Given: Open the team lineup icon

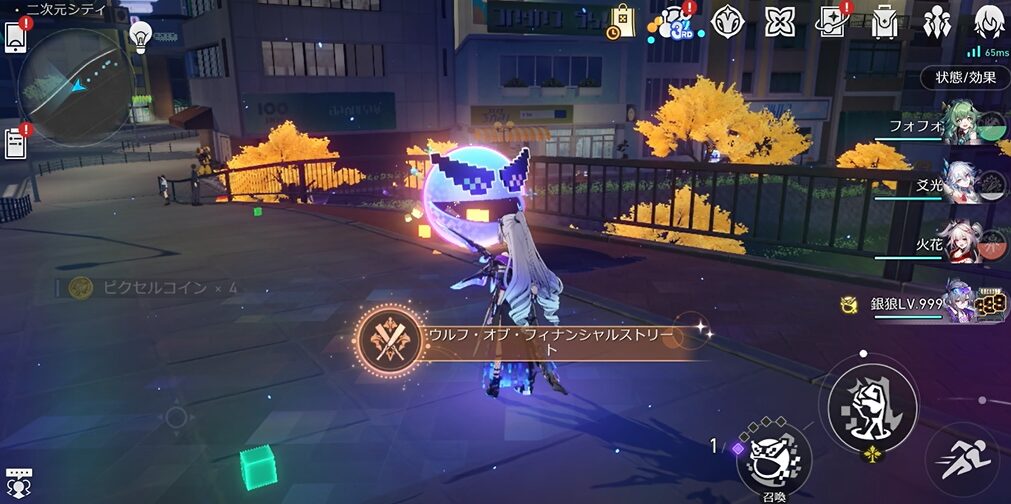Looking at the screenshot, I should [937, 21].
